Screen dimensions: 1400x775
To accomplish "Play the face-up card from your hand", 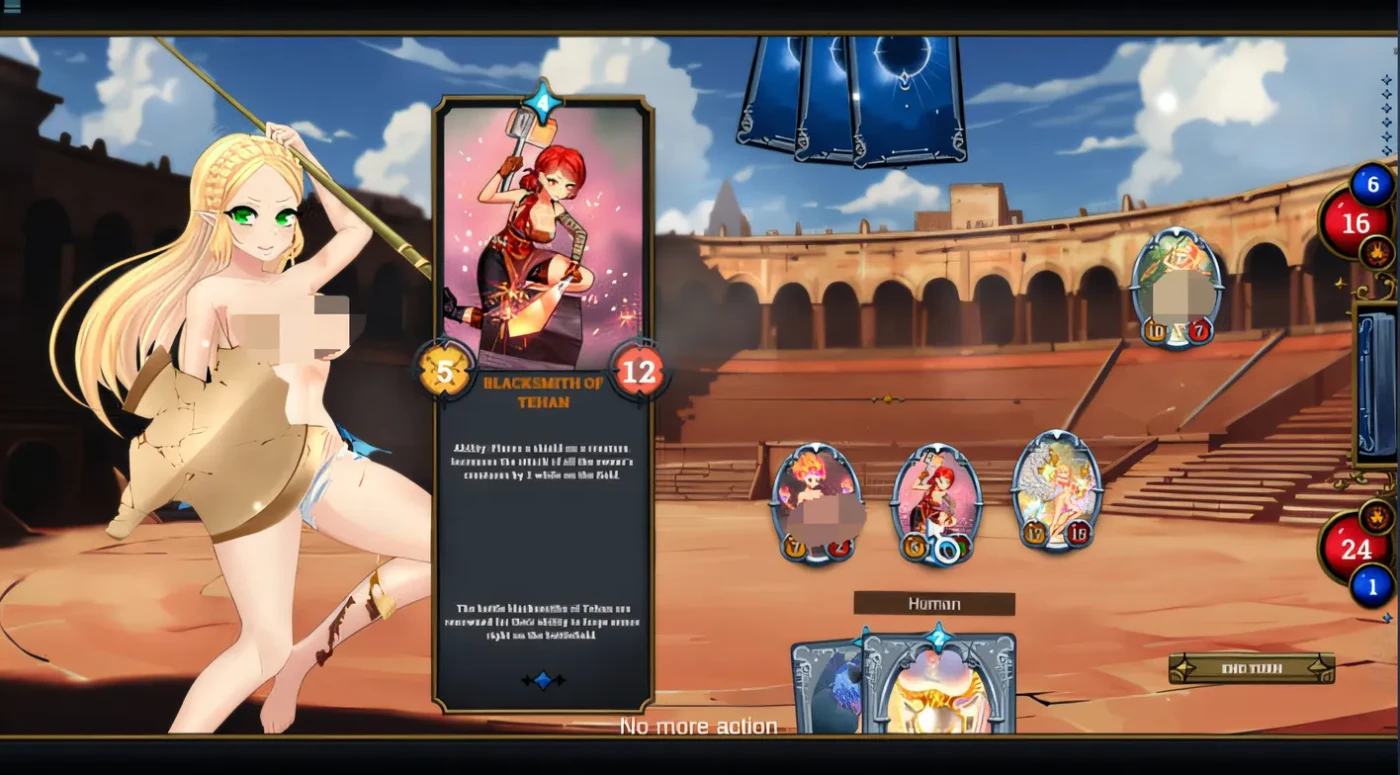I will tap(938, 690).
